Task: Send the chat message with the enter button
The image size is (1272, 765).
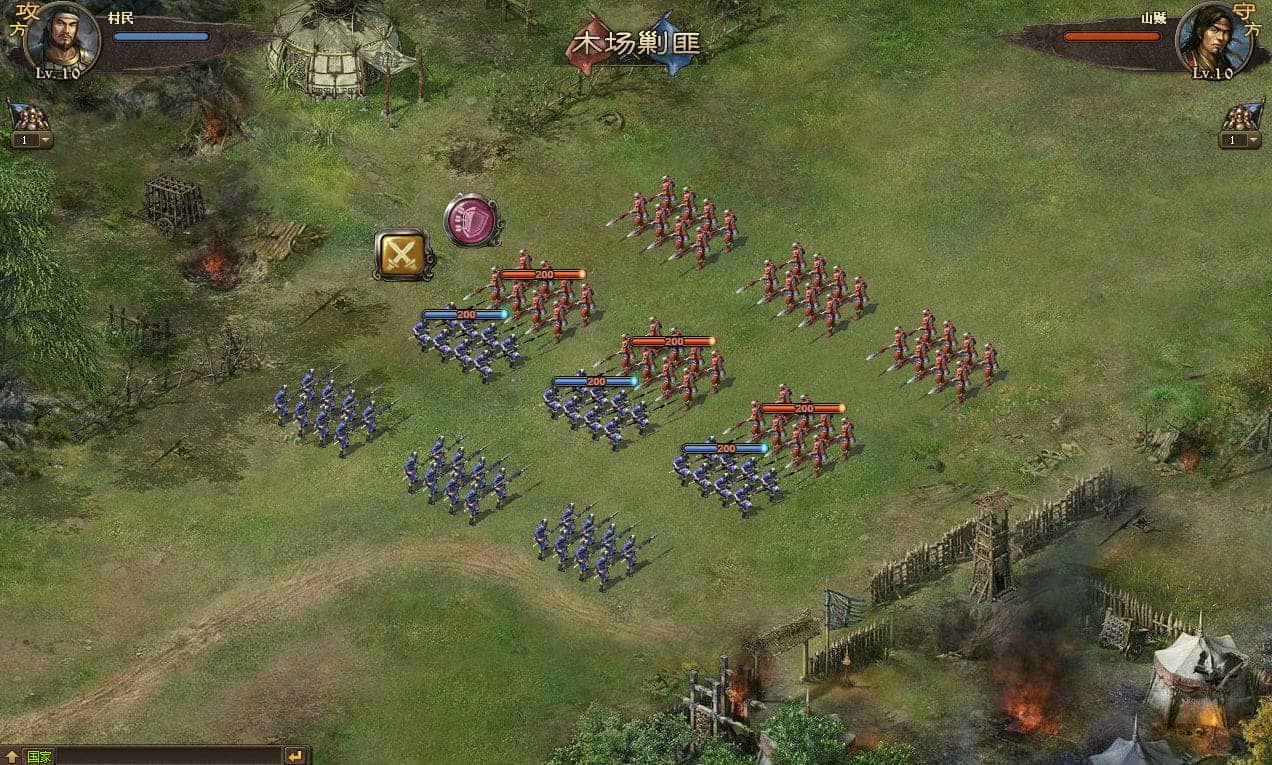Action: pos(295,756)
